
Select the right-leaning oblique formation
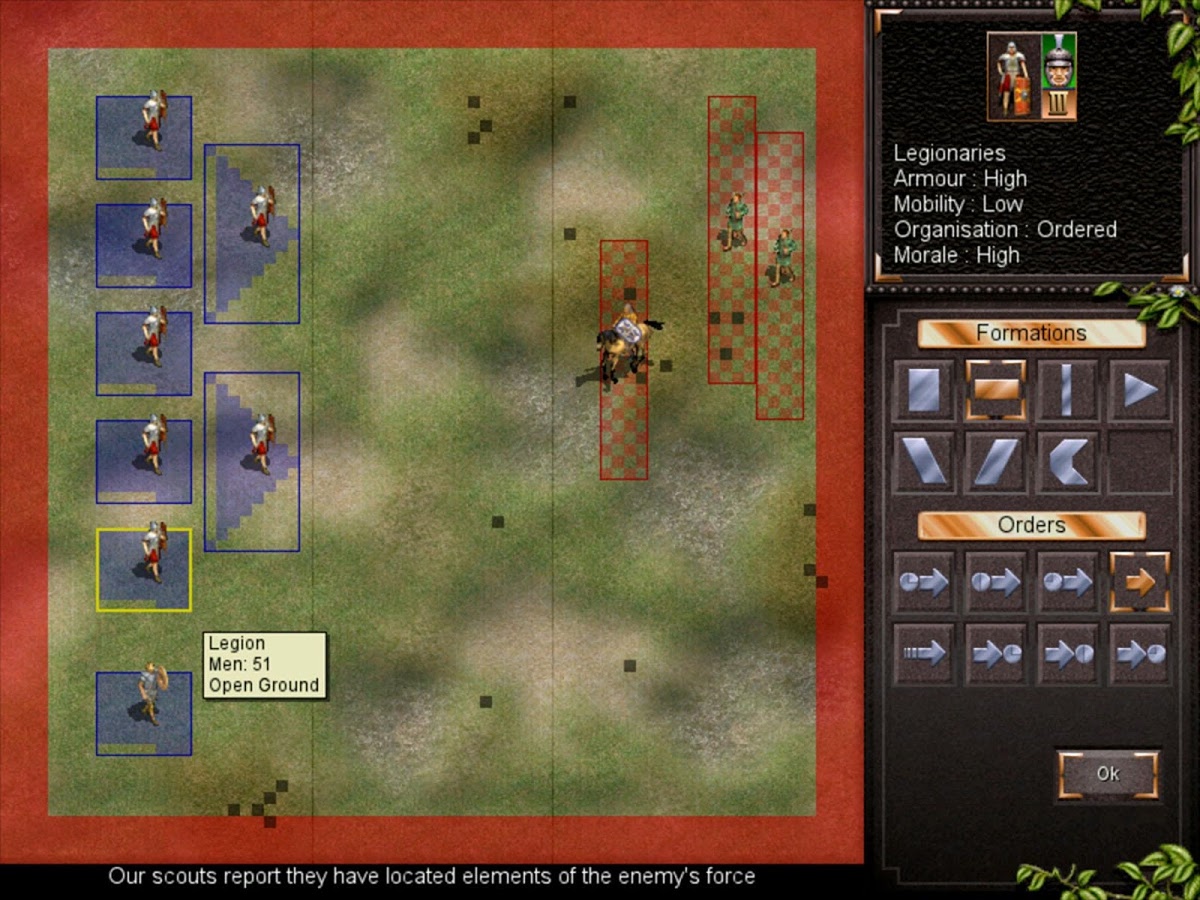(x=995, y=462)
